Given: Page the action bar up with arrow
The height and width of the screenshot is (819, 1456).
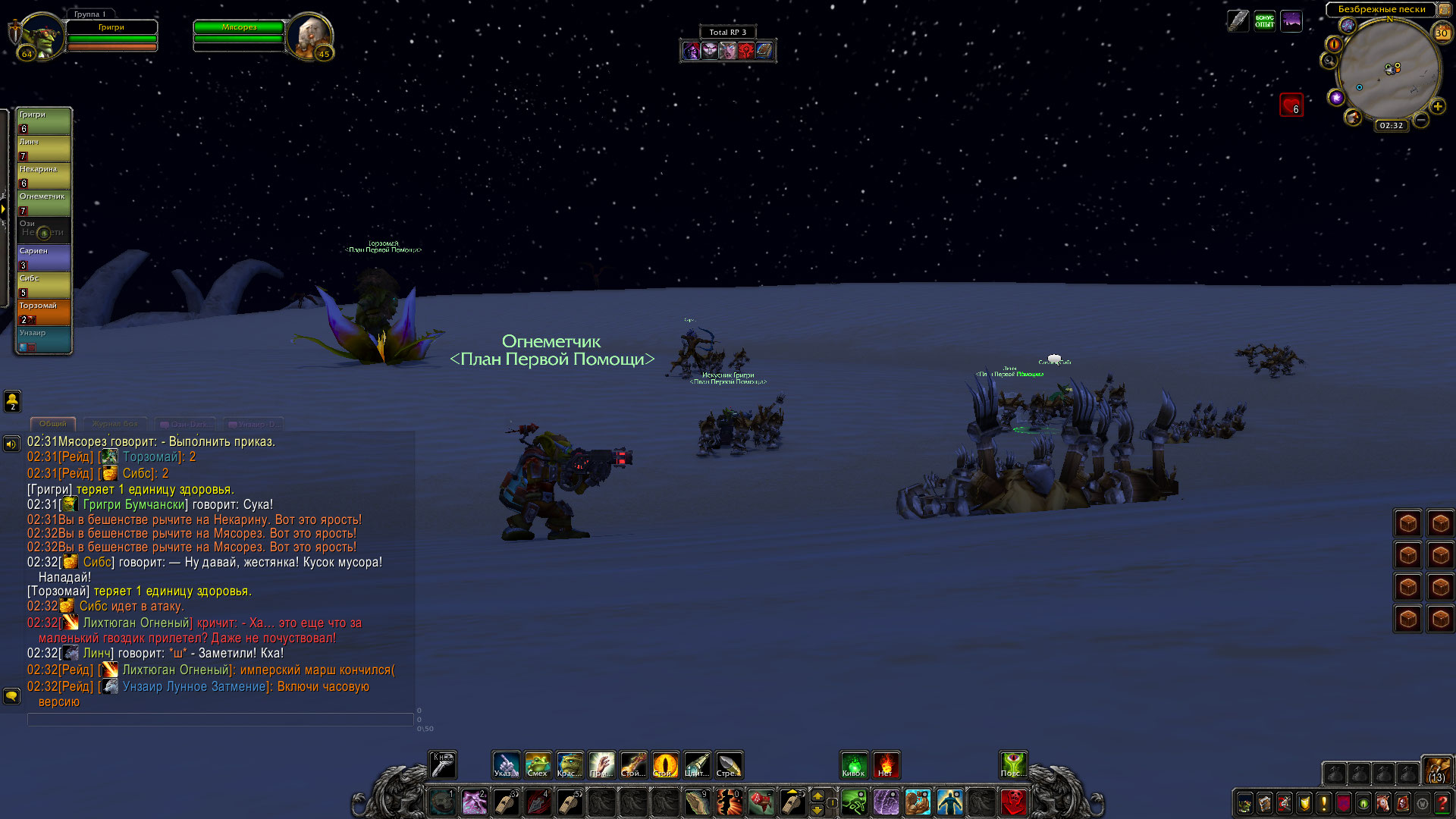Looking at the screenshot, I should pos(817,795).
